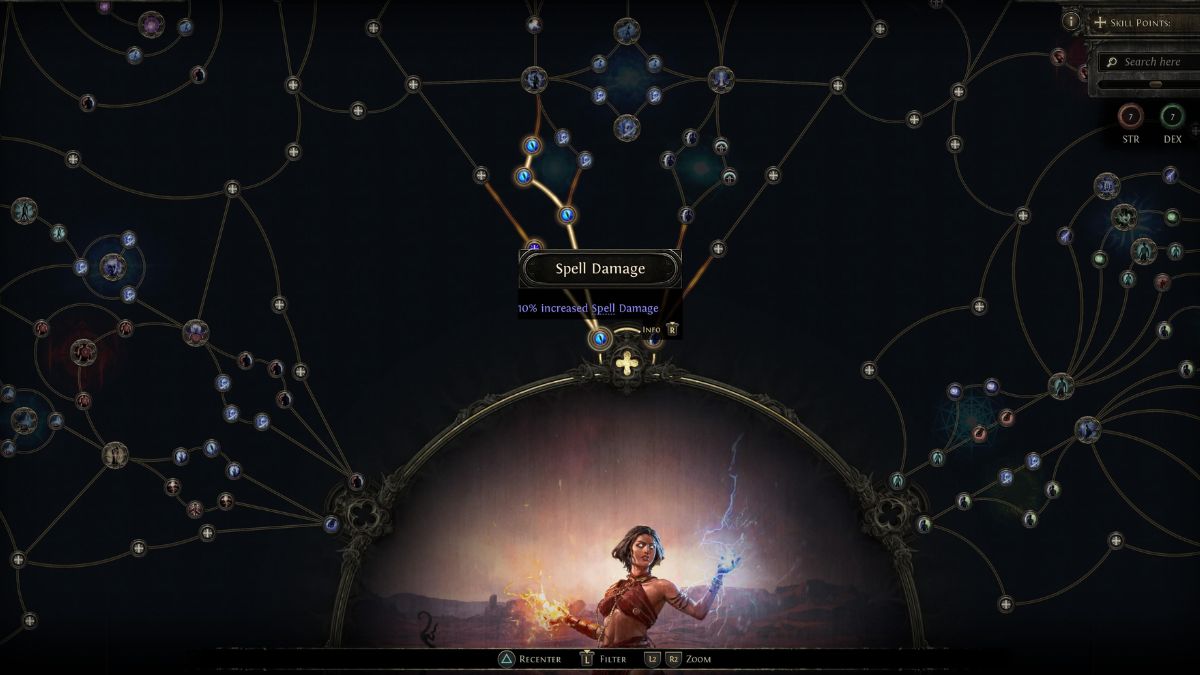1200x675 pixels.
Task: Choose the red STR attribute circle
Action: 1131,117
